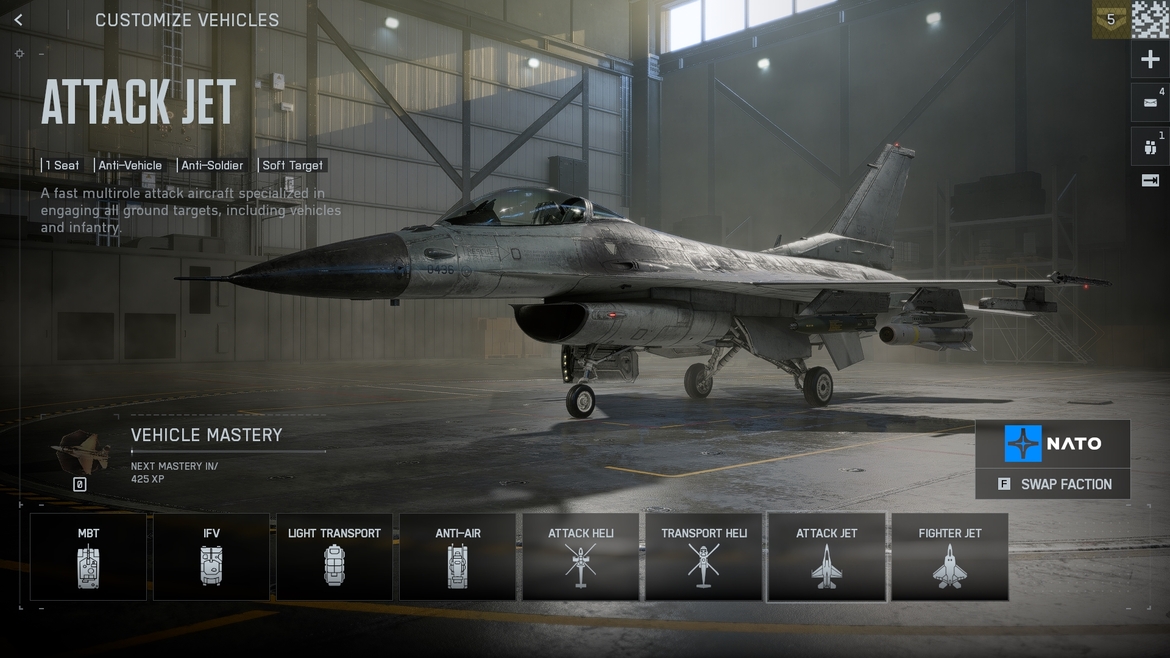Open the envelope messages icon
This screenshot has height=658, width=1170.
tap(1150, 102)
